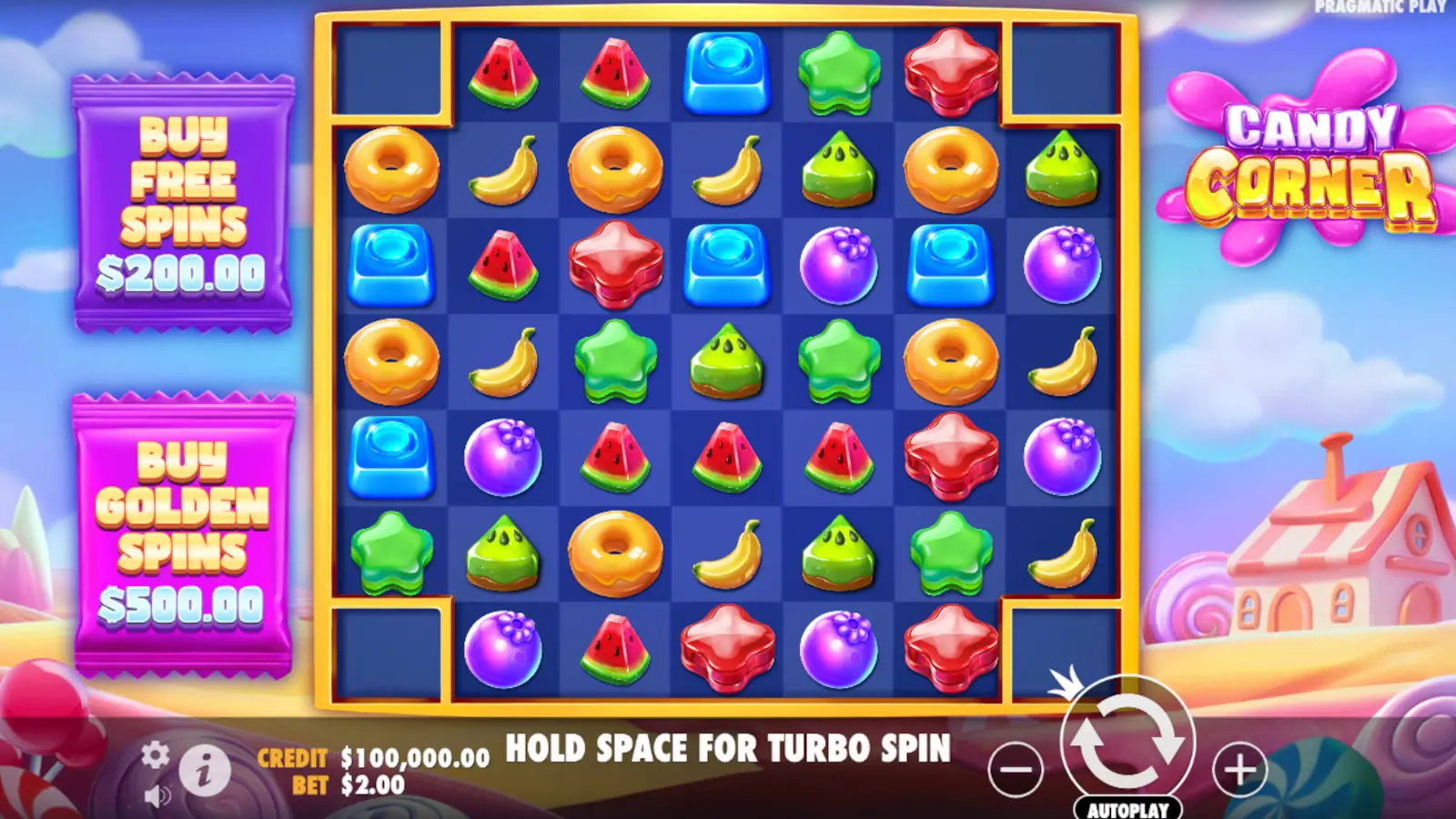Click the red star candy symbol
Screen dimensions: 1456x819
pyautogui.click(x=952, y=70)
